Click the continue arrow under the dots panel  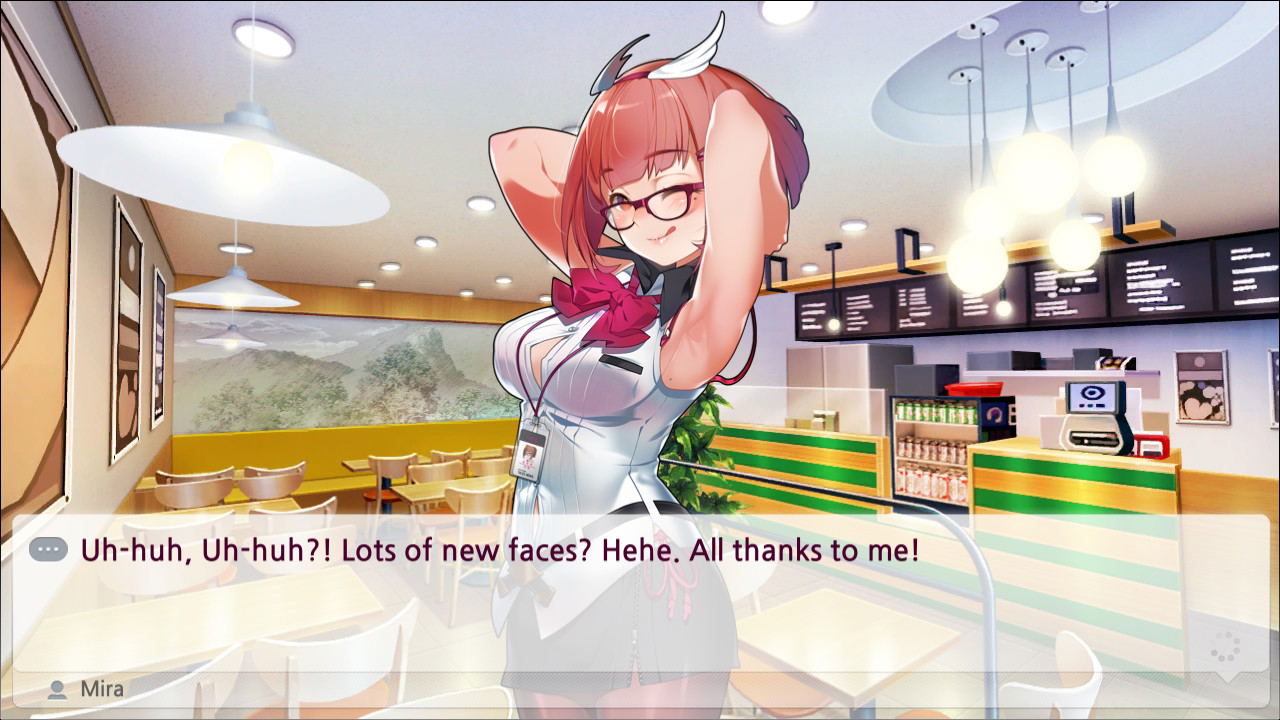tap(1228, 678)
